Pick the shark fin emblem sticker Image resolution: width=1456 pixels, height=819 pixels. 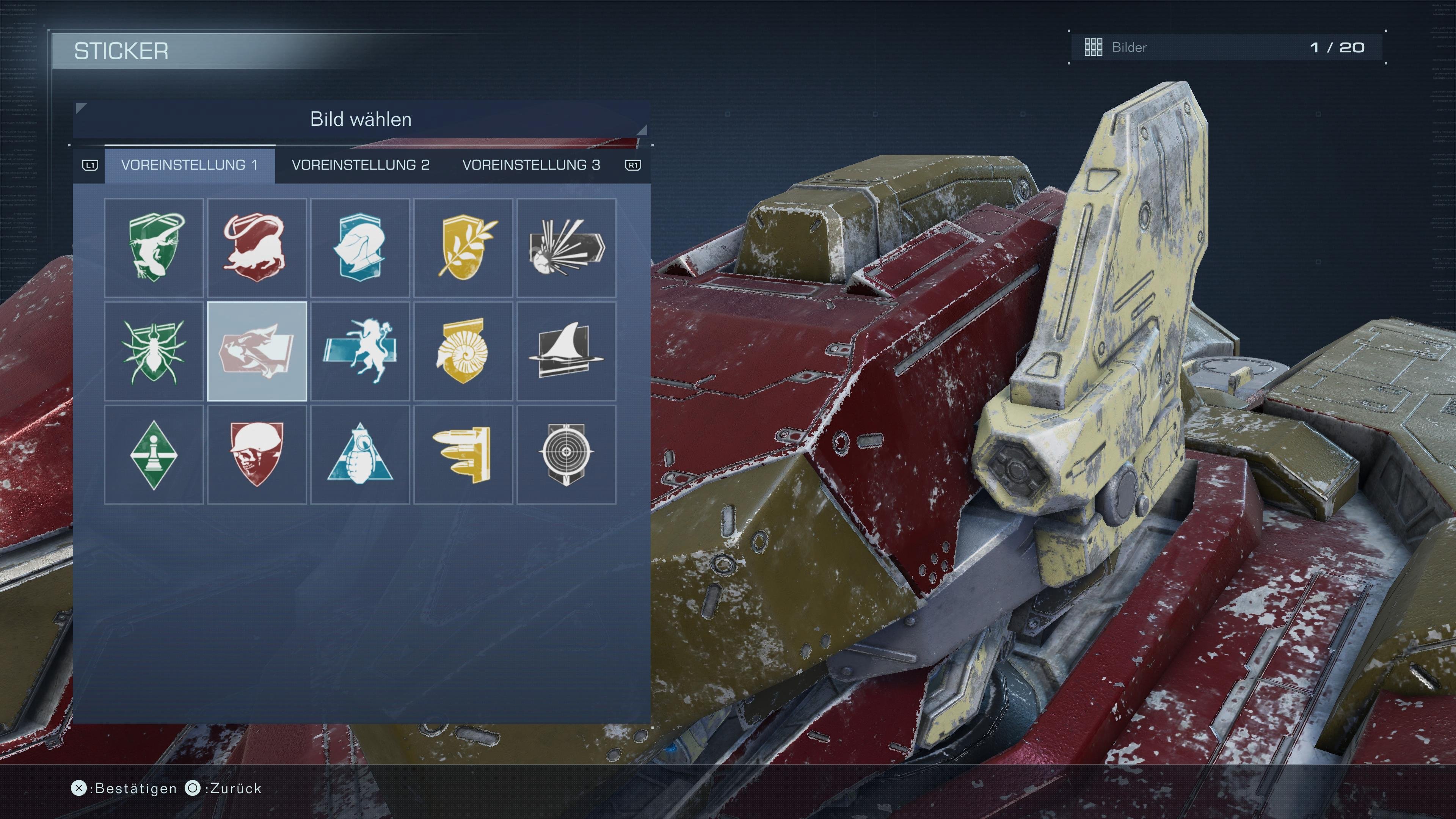(x=567, y=351)
